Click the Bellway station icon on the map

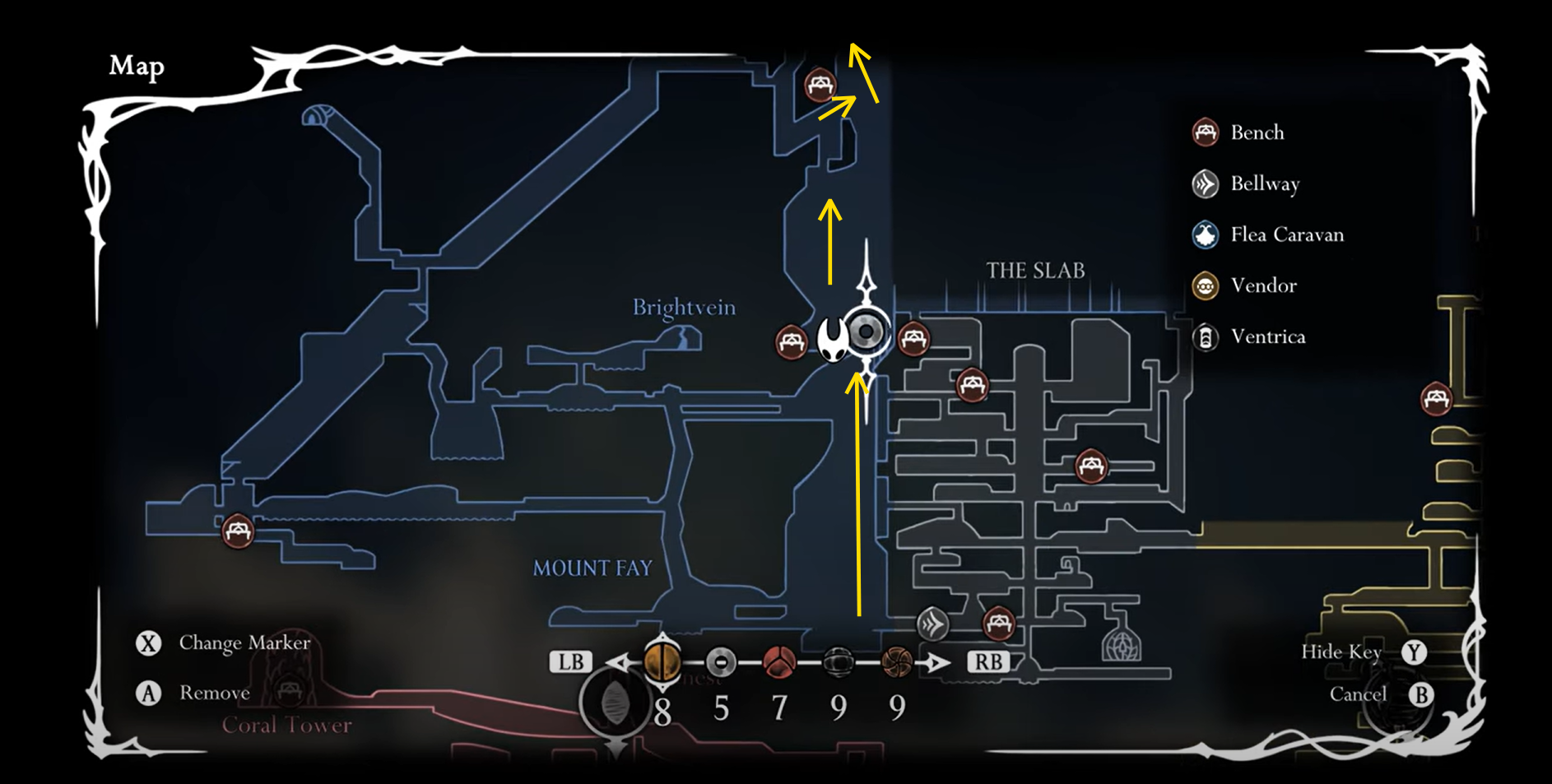(x=932, y=624)
